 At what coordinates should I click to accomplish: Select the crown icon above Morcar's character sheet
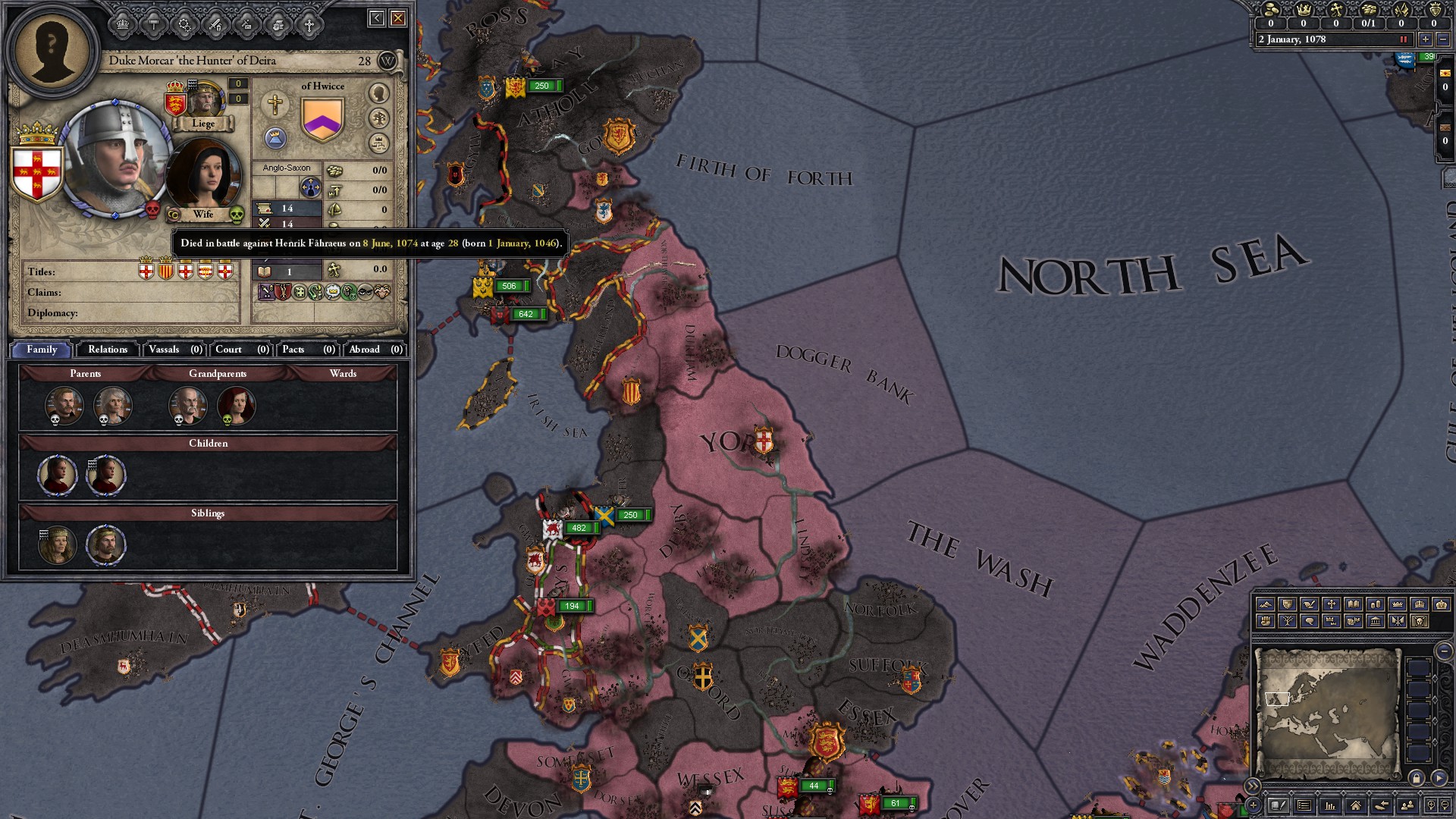[x=122, y=25]
